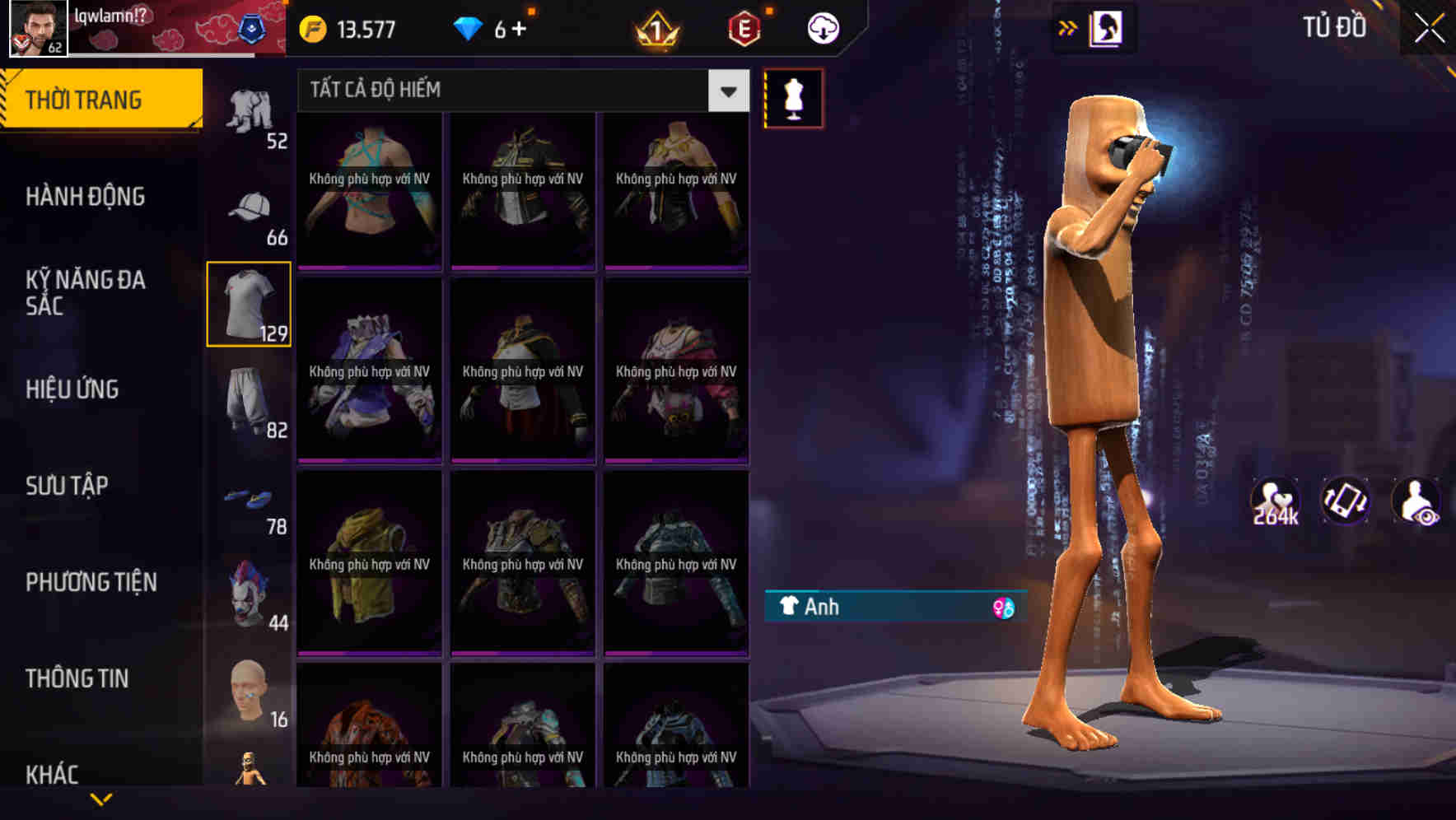Image resolution: width=1456 pixels, height=820 pixels.
Task: Select the shirt category icon showing 129 items
Action: point(249,303)
